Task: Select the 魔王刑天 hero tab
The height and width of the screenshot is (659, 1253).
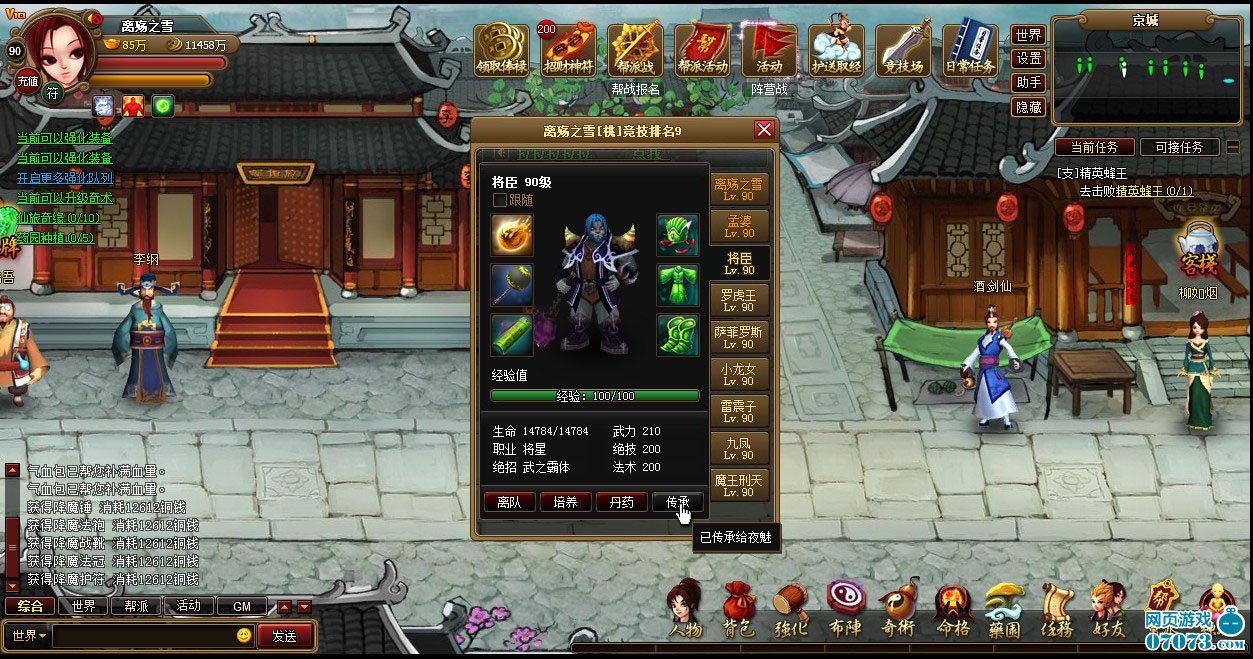Action: click(x=739, y=485)
